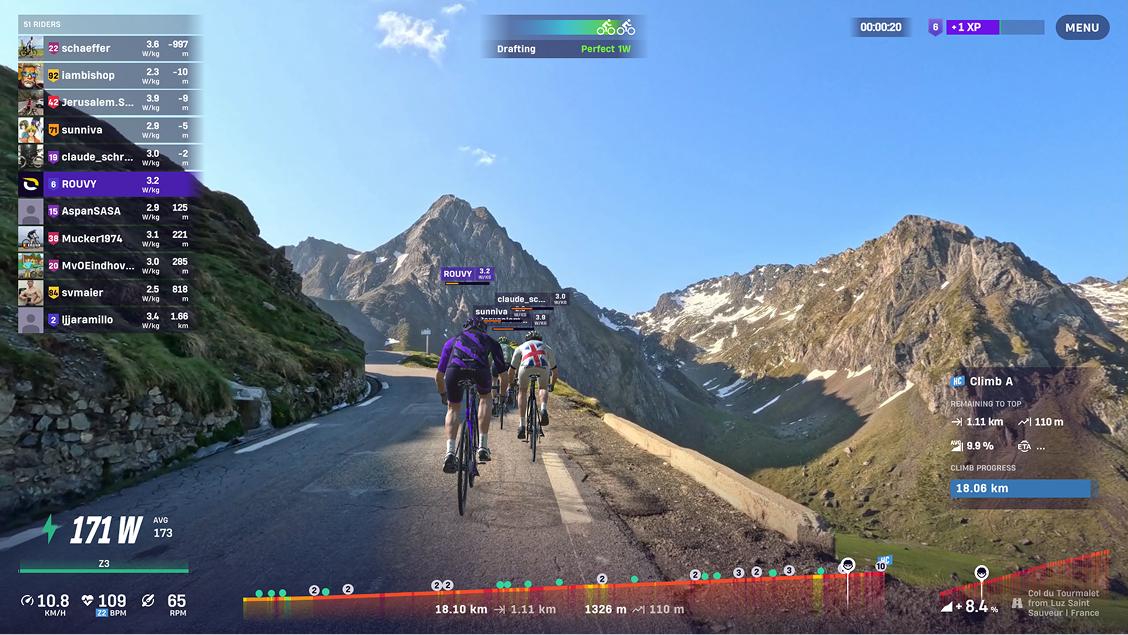
Task: Open the Col du Tourmalet route label
Action: click(x=1063, y=603)
